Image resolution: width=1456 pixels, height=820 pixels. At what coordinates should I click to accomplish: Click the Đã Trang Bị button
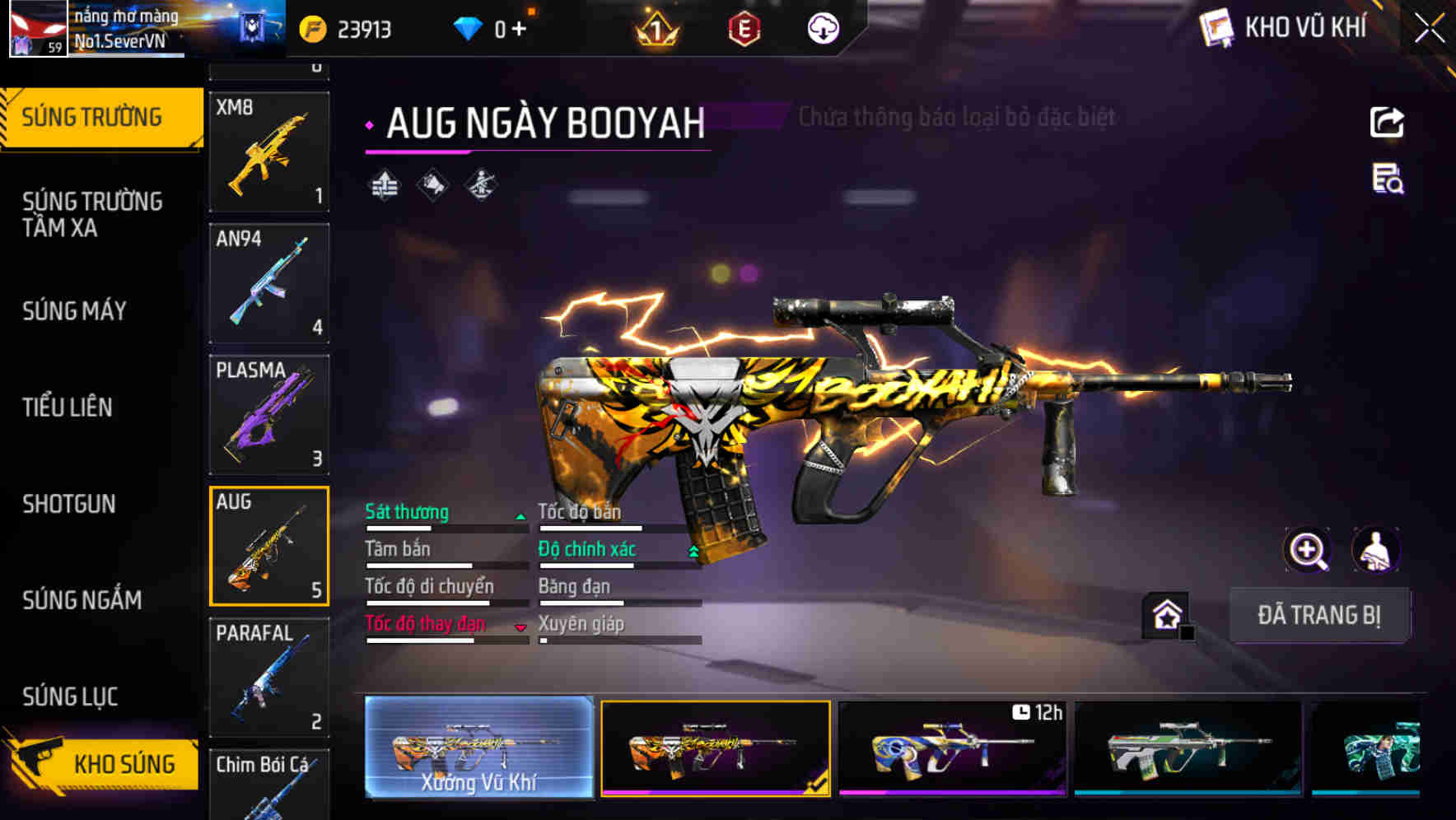1318,615
